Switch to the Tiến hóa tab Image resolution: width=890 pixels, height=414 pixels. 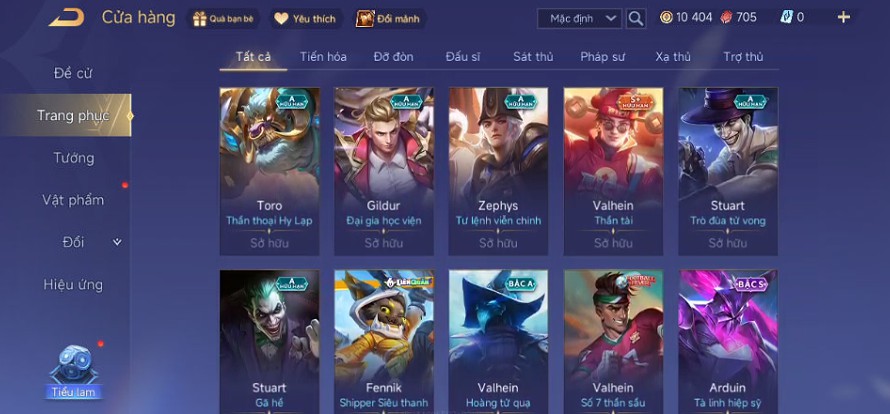click(322, 57)
